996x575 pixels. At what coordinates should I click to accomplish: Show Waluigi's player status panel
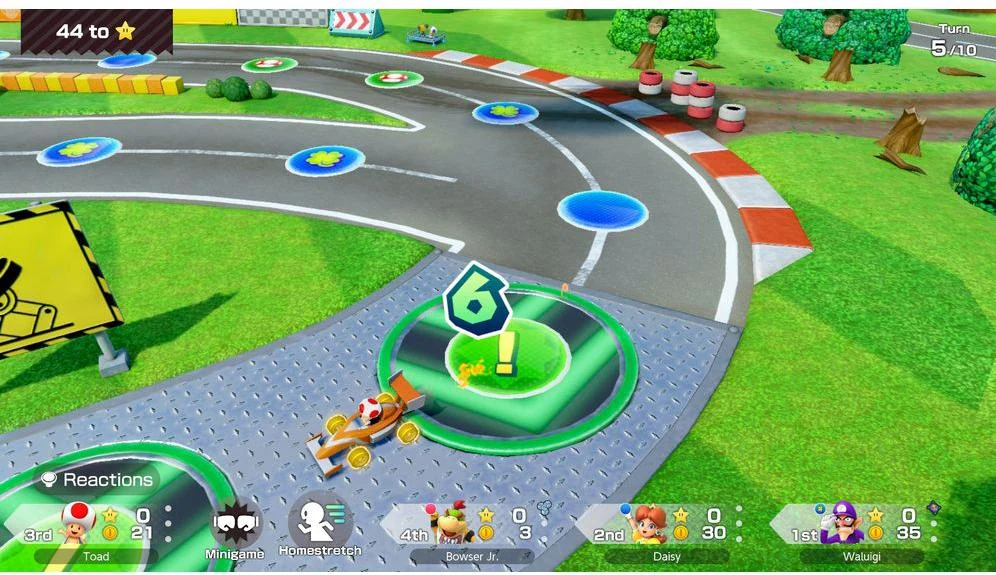coord(860,530)
